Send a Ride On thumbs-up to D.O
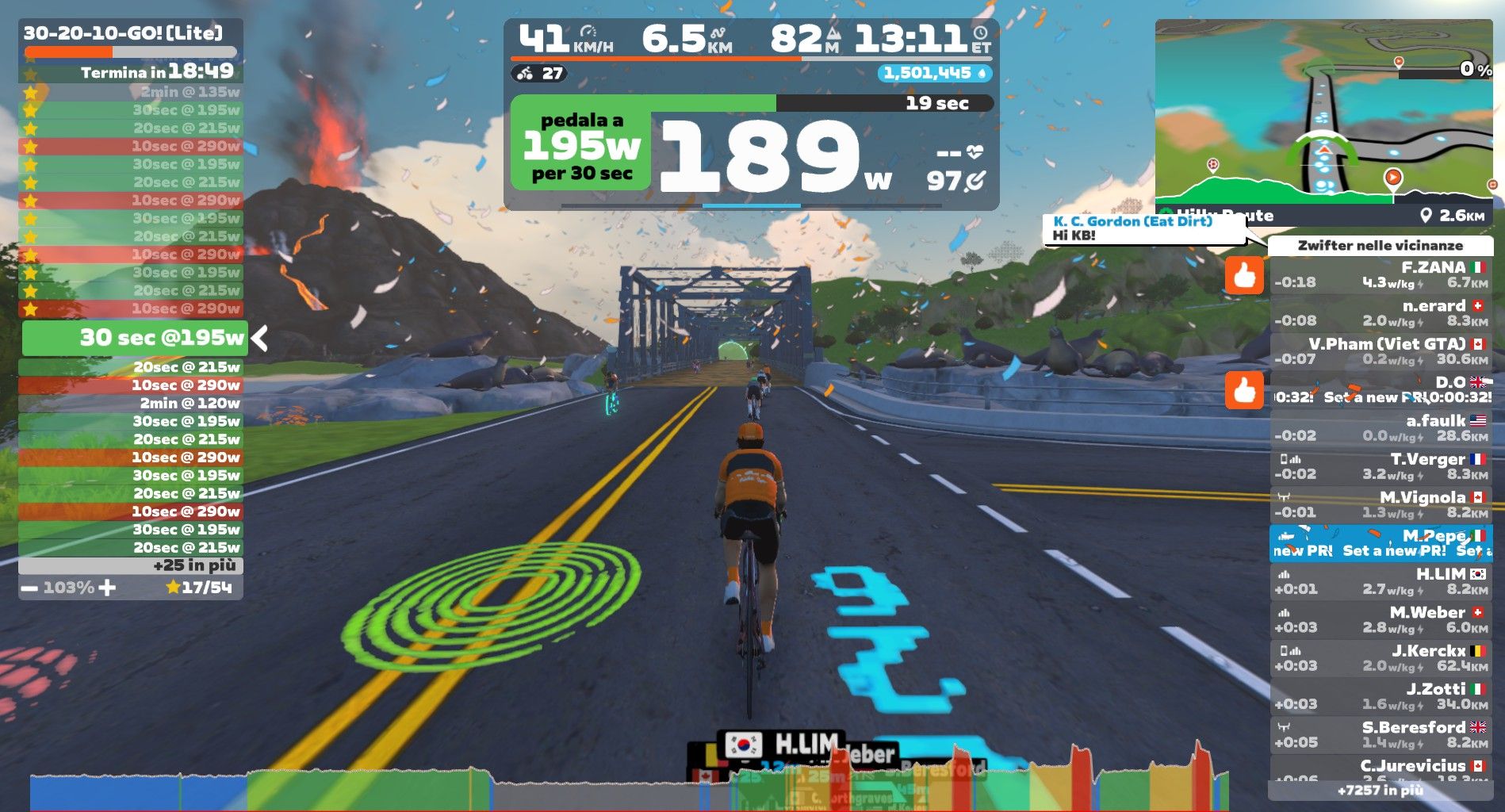The height and width of the screenshot is (812, 1505). point(1243,390)
